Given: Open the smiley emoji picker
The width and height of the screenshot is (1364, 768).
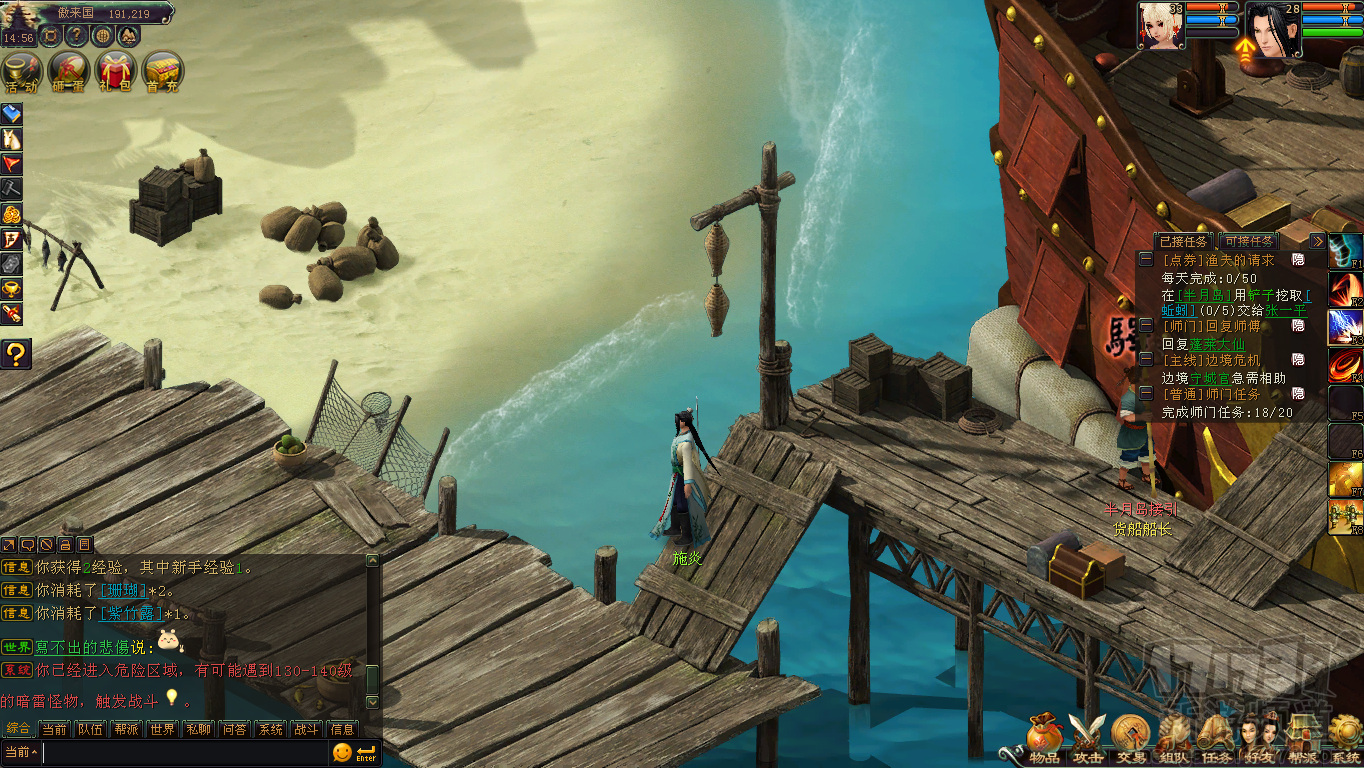Looking at the screenshot, I should [342, 752].
